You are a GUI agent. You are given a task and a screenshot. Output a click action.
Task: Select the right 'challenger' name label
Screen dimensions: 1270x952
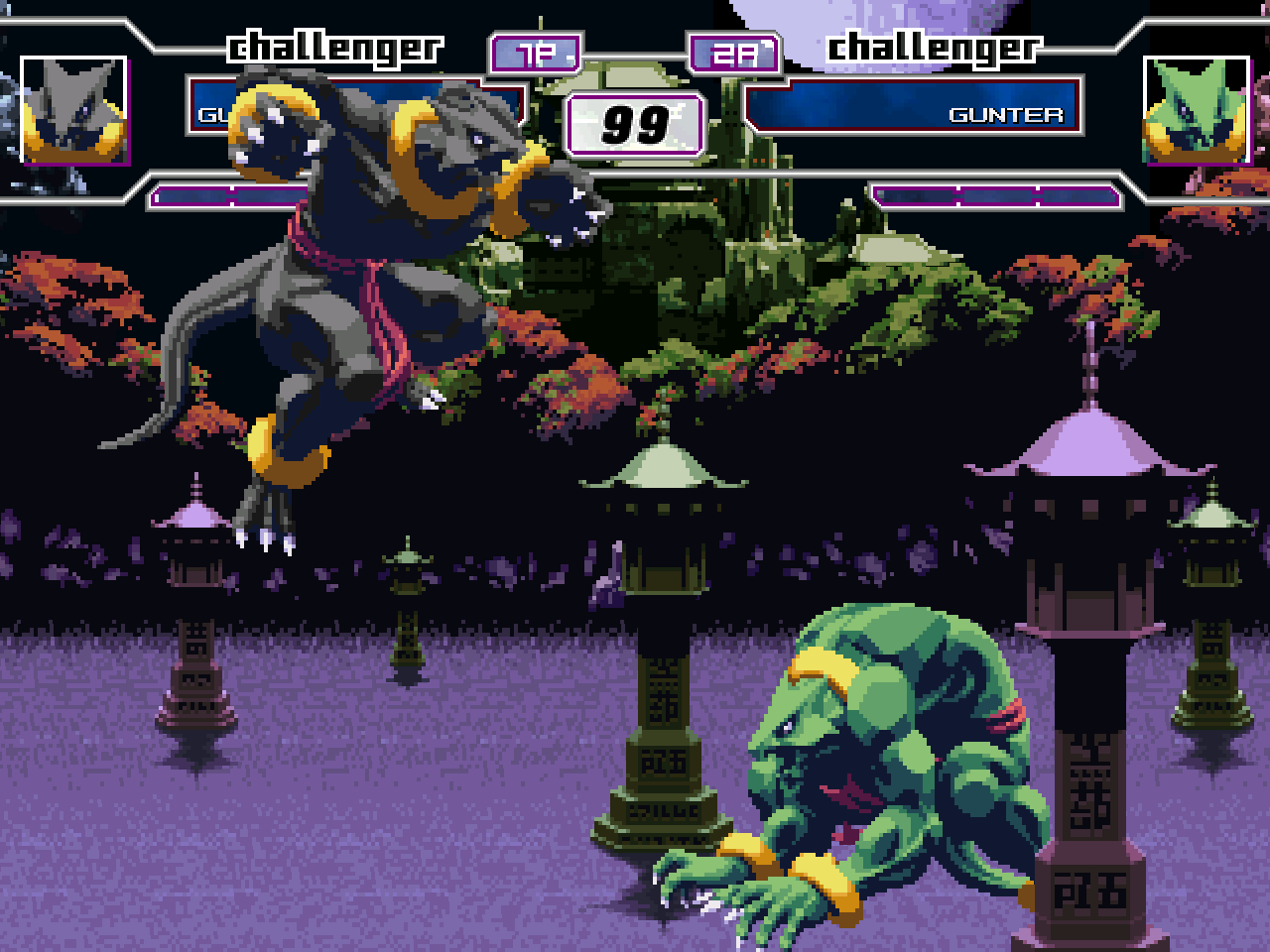click(934, 46)
